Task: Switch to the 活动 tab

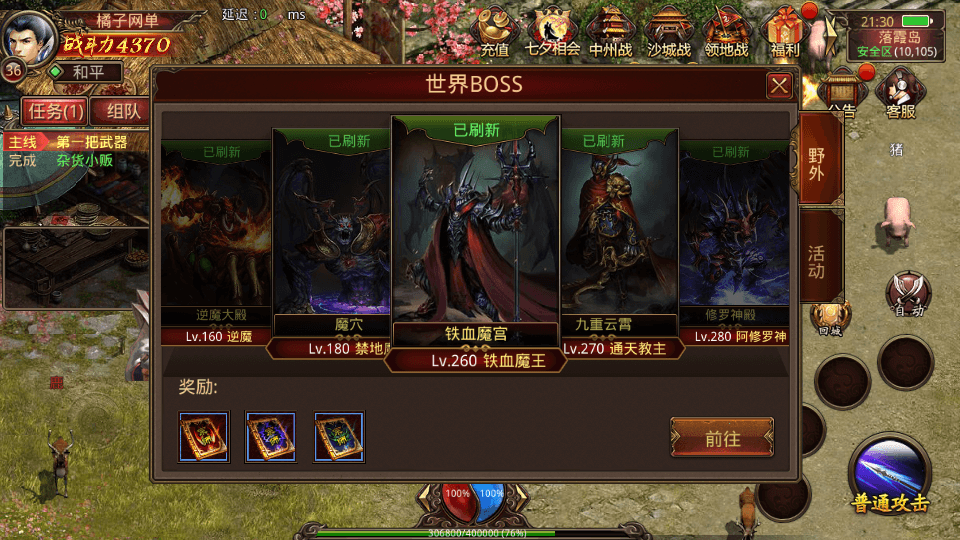Action: (817, 256)
